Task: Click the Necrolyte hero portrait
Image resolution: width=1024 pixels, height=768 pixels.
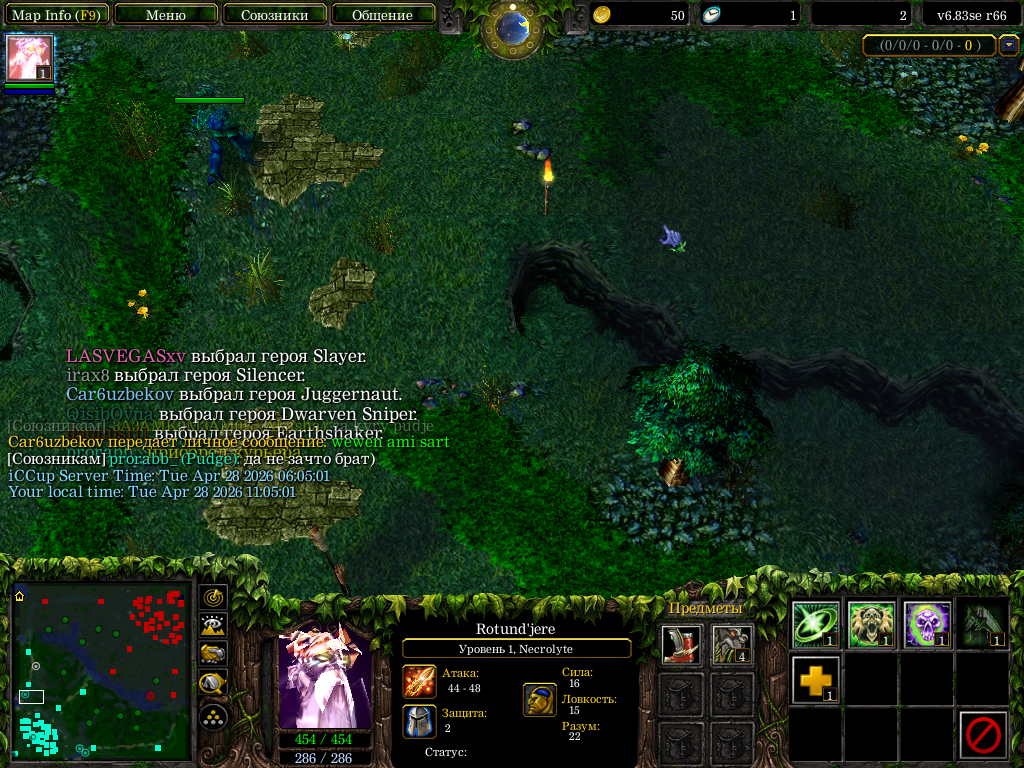Action: [x=324, y=677]
